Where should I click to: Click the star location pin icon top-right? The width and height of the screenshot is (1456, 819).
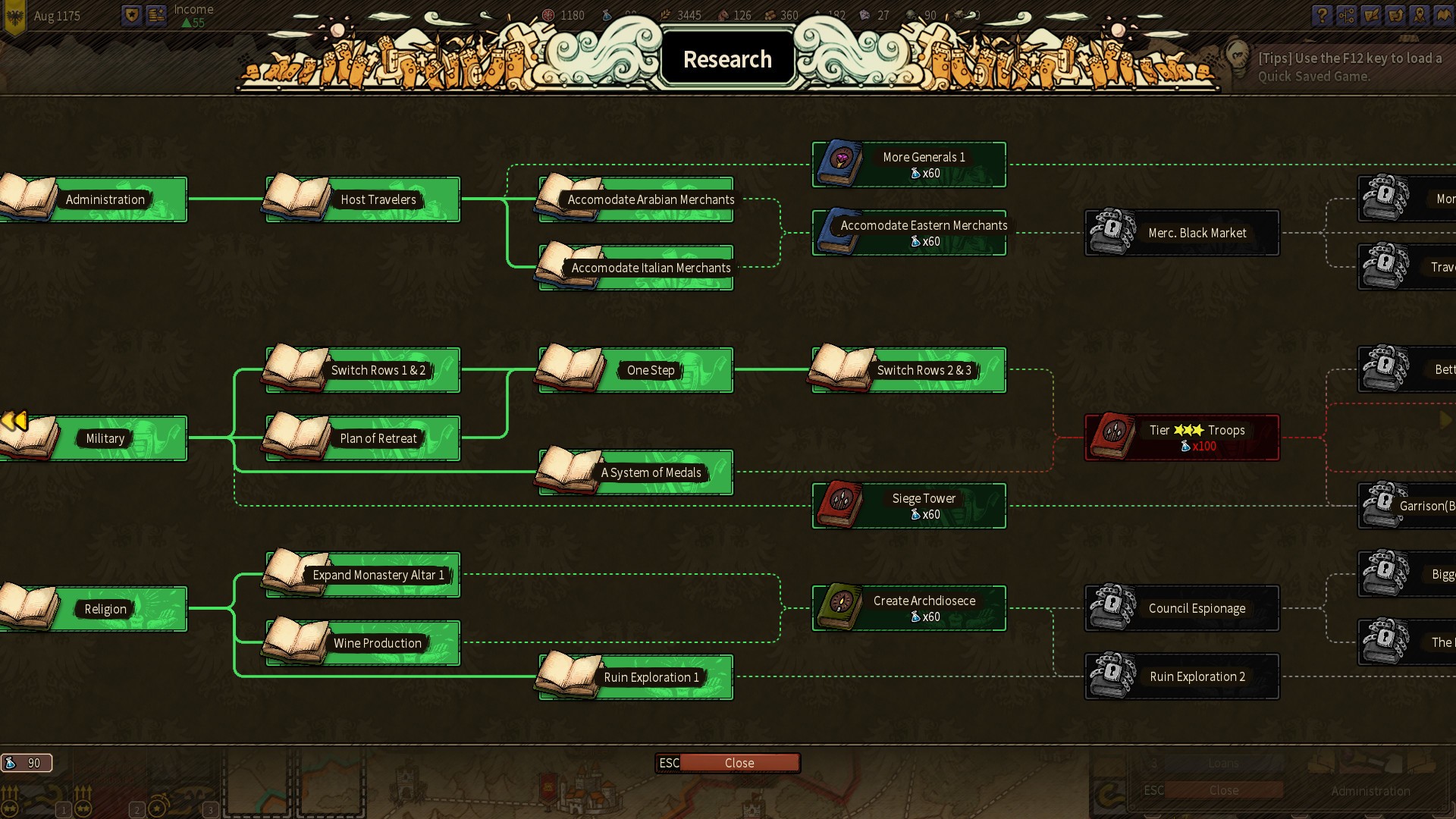(1419, 15)
